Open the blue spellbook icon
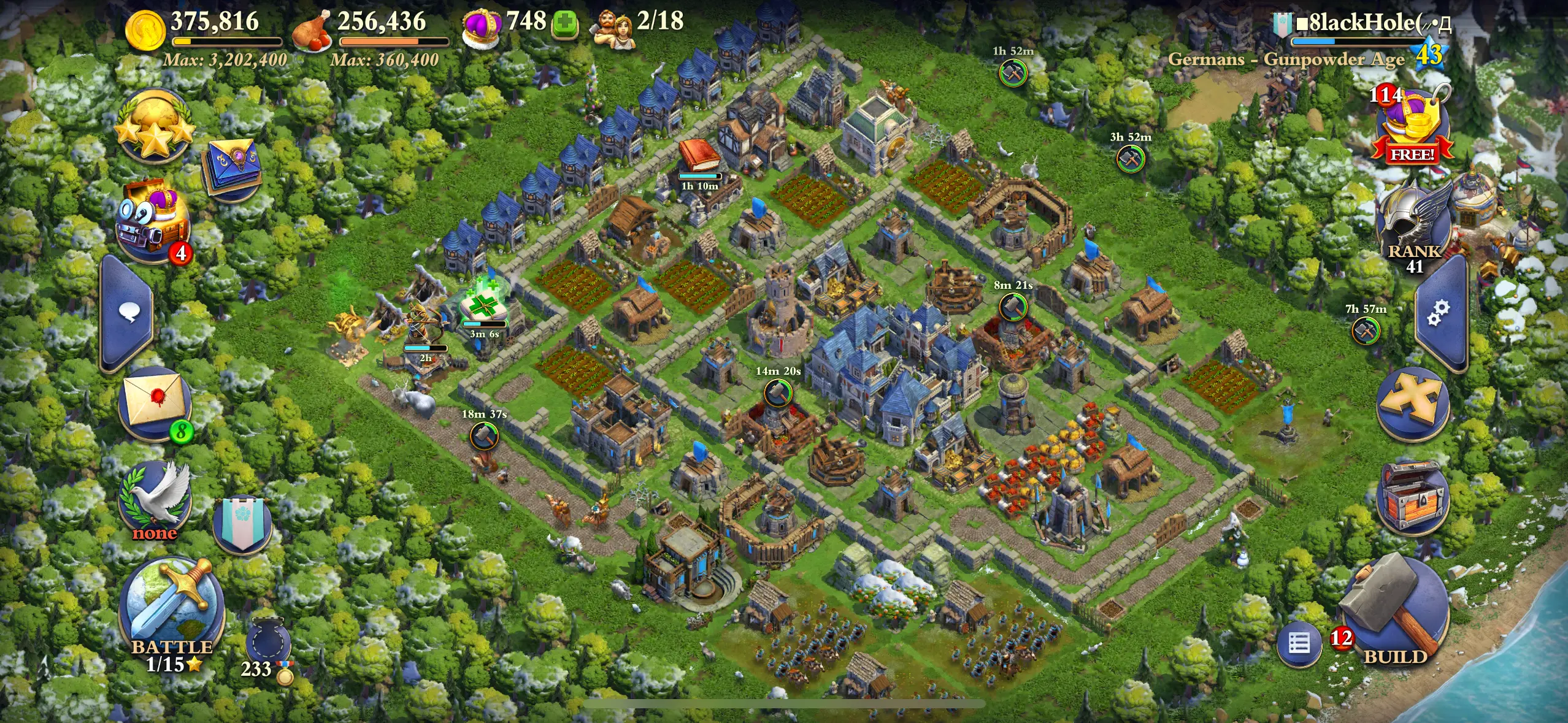This screenshot has height=723, width=1568. tap(233, 167)
